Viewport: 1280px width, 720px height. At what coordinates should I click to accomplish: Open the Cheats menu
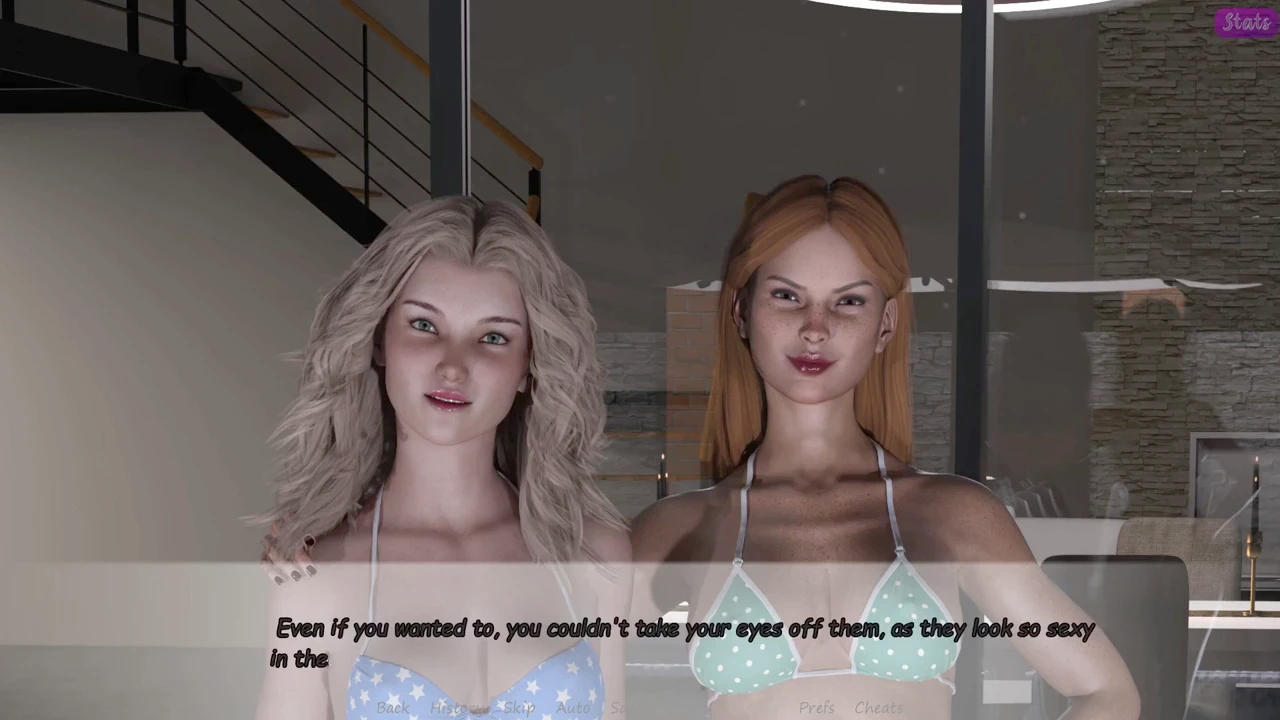(878, 708)
